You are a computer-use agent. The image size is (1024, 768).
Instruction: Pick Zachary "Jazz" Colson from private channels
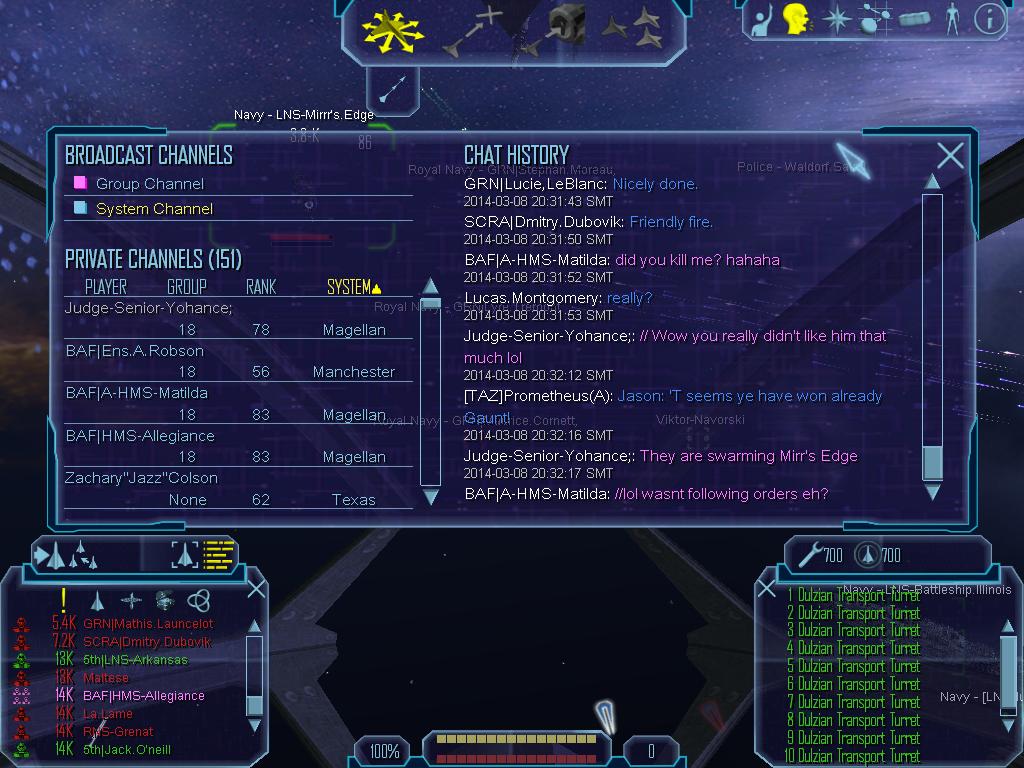coord(141,478)
